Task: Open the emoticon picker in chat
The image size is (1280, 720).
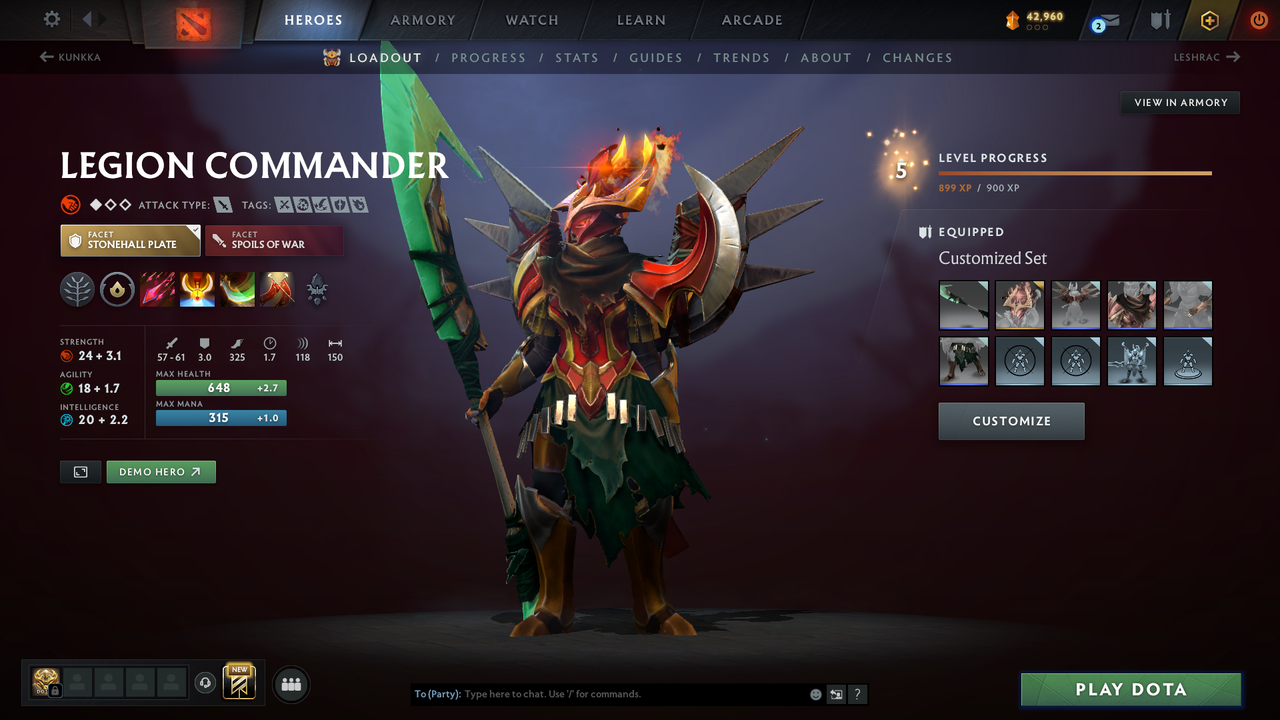Action: point(813,693)
